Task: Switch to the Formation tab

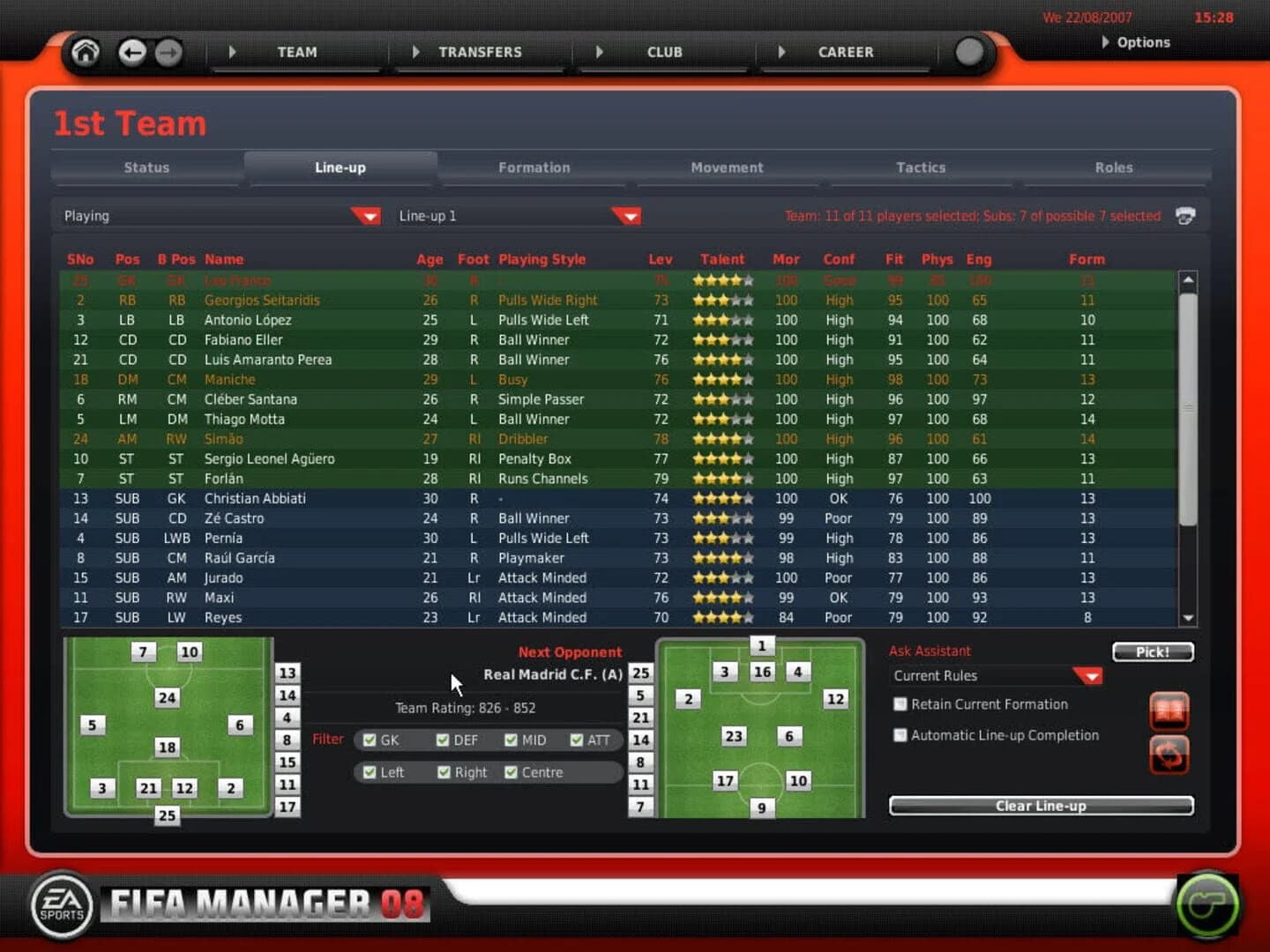Action: [534, 167]
